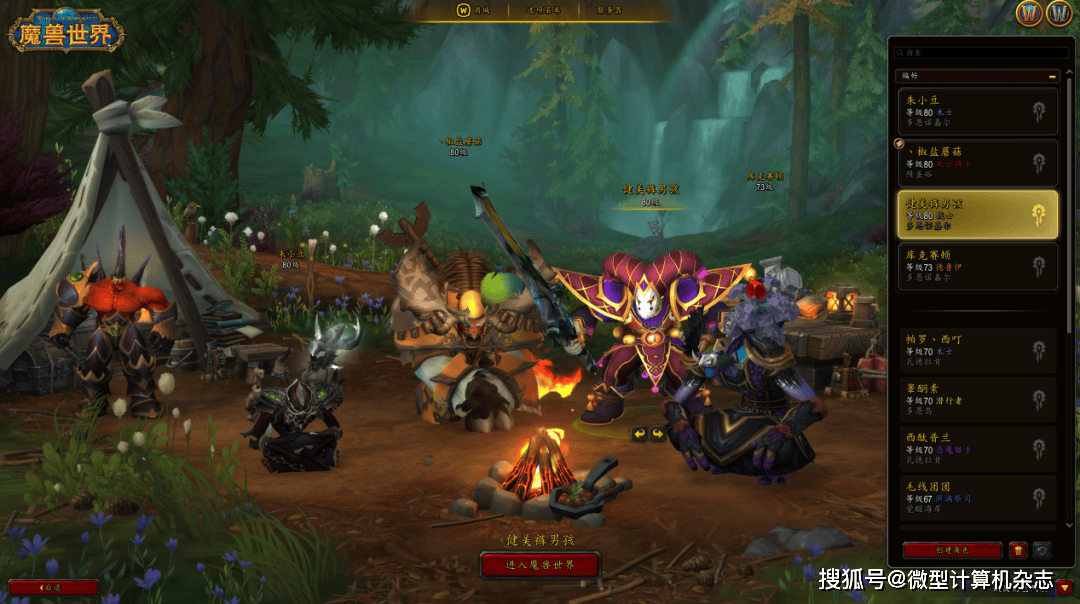This screenshot has height=604, width=1080.
Task: Open the 服务器 realm list
Action: click(609, 10)
